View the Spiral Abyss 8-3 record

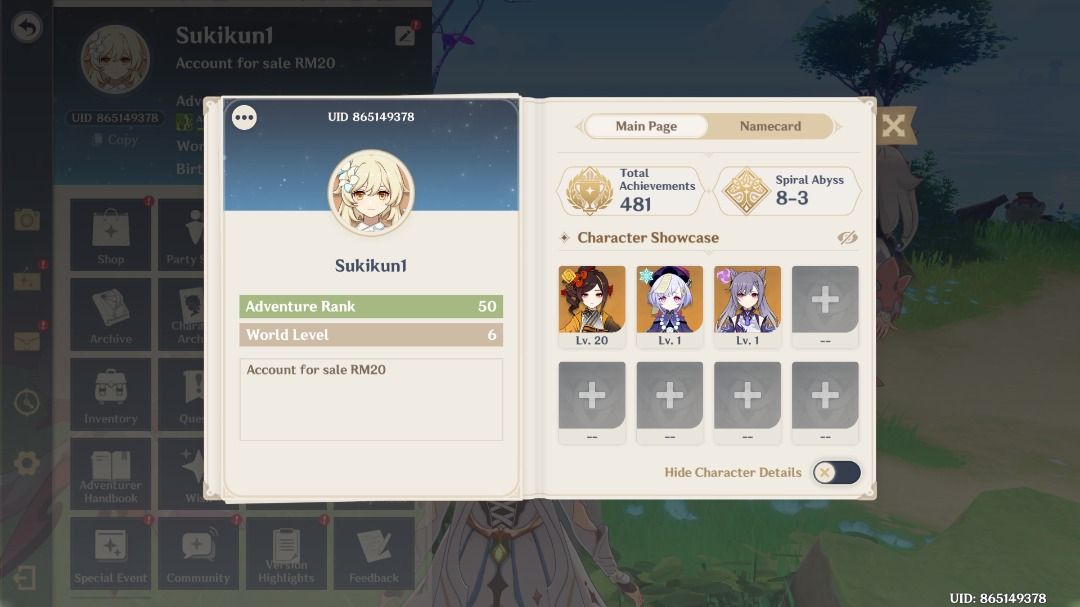tap(787, 191)
